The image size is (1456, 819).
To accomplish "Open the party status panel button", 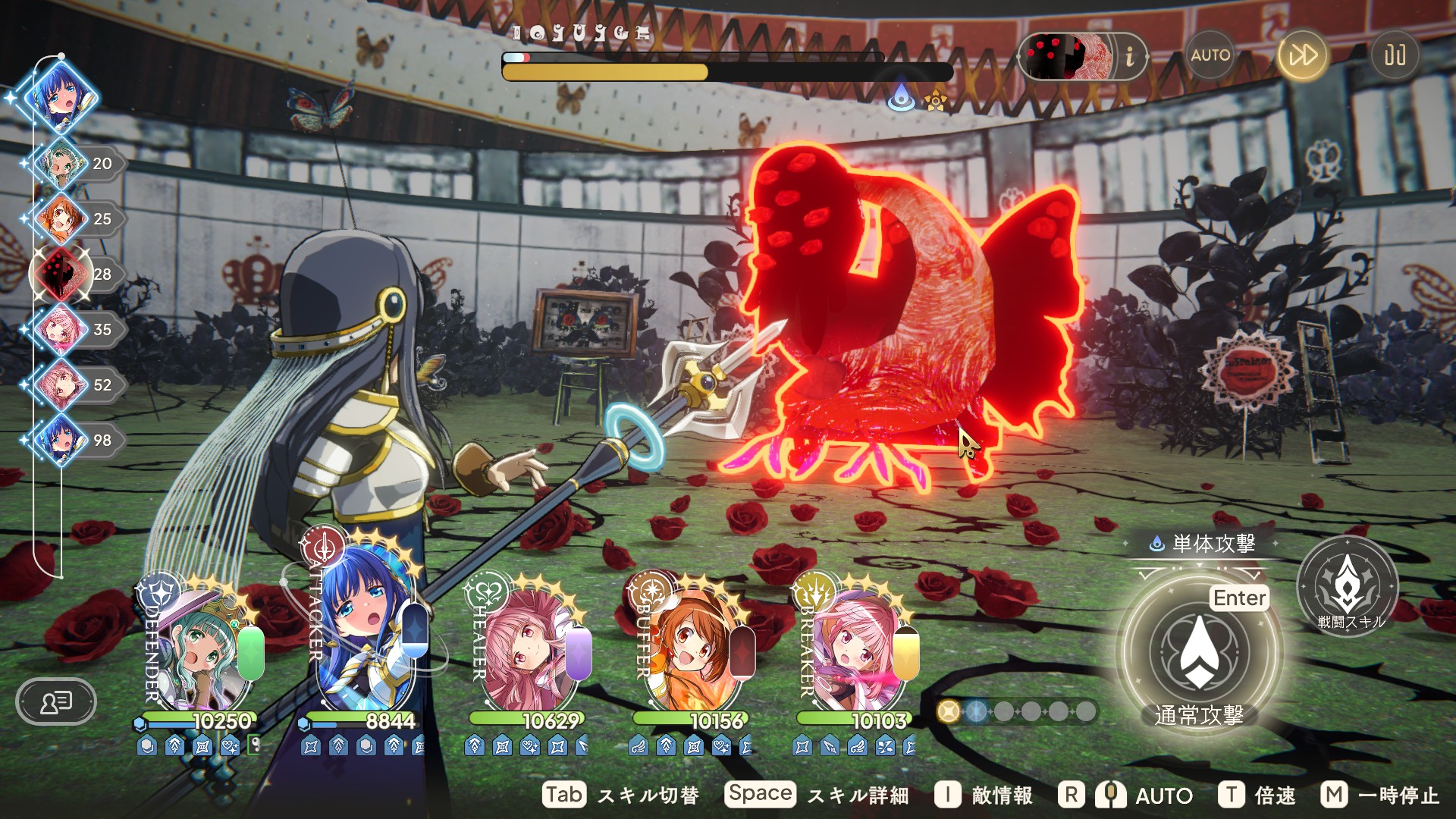I will (56, 701).
